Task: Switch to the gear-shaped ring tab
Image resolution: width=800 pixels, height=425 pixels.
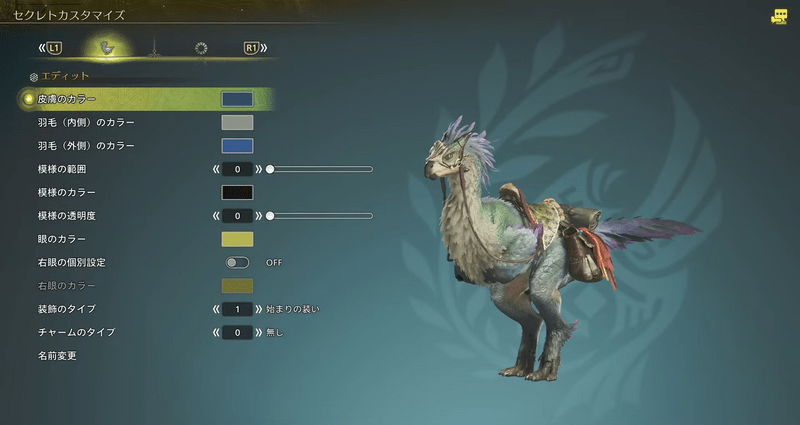Action: point(201,48)
